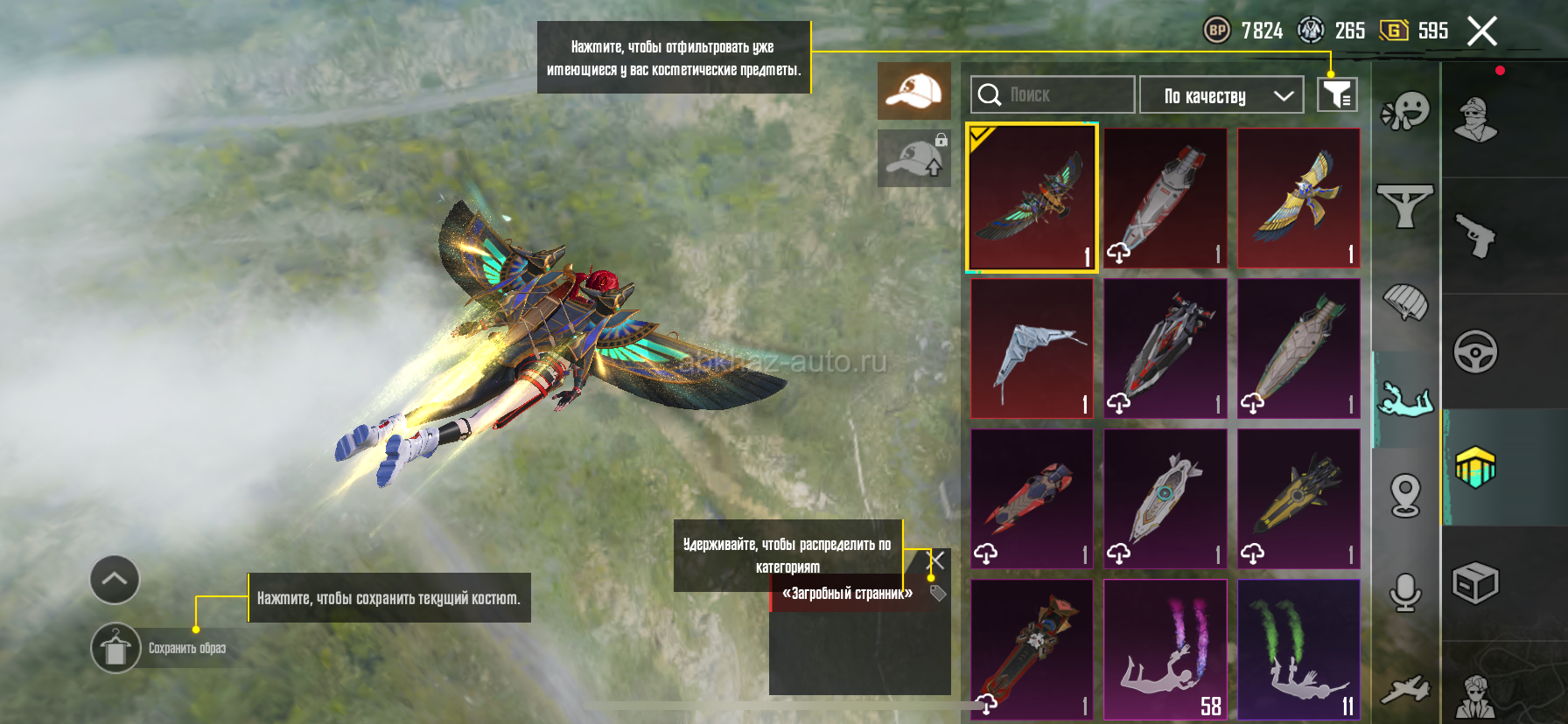The width and height of the screenshot is (1568, 724).
Task: Switch to the pistol weapons tab
Action: 1475,235
